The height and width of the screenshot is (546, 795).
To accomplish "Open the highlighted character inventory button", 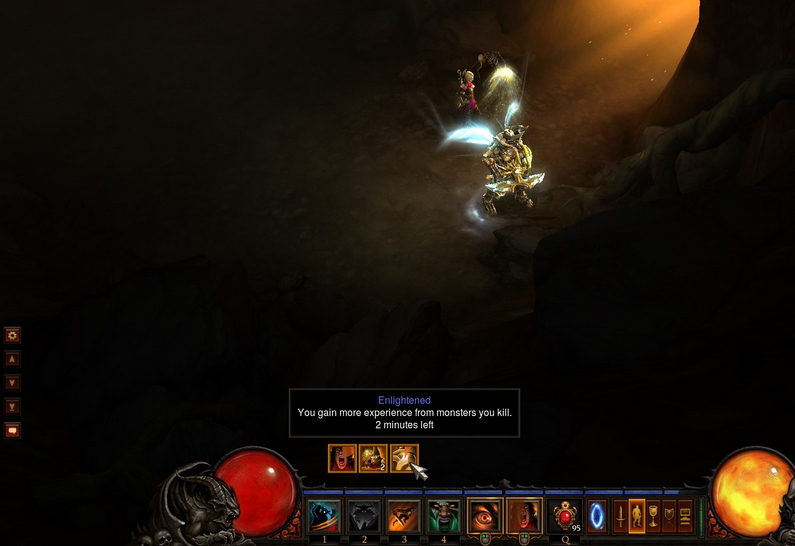I will point(637,516).
